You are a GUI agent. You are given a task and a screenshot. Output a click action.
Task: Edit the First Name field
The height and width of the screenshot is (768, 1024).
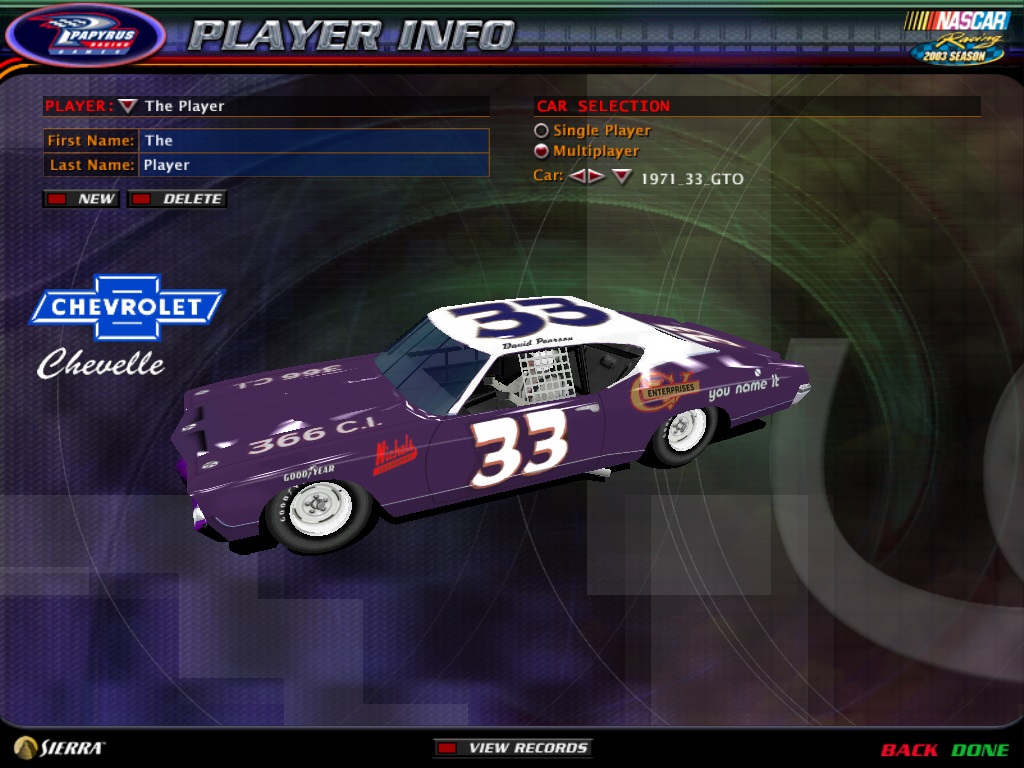pyautogui.click(x=313, y=141)
